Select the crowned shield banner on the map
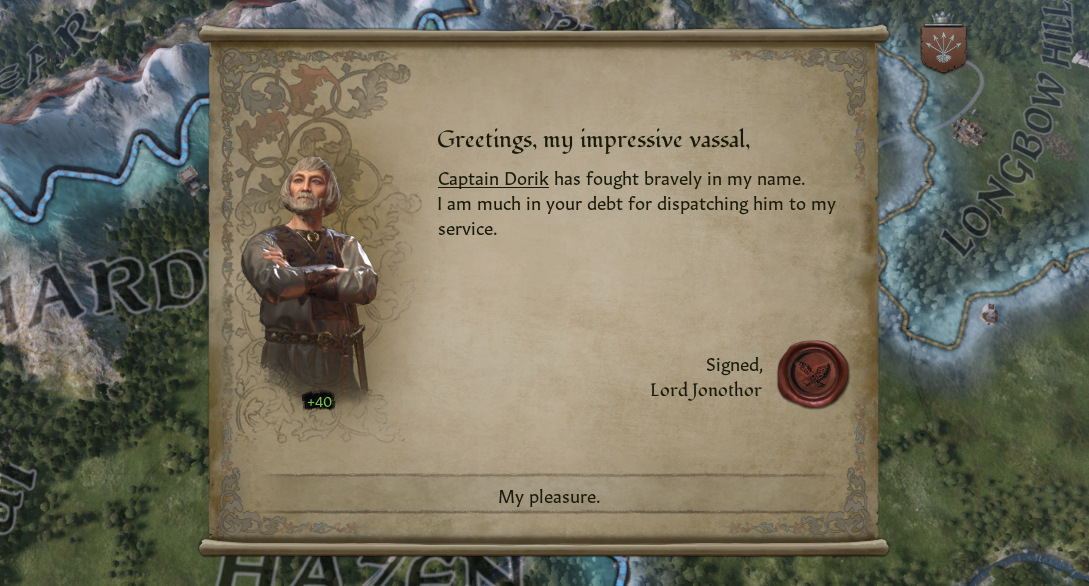 (943, 47)
